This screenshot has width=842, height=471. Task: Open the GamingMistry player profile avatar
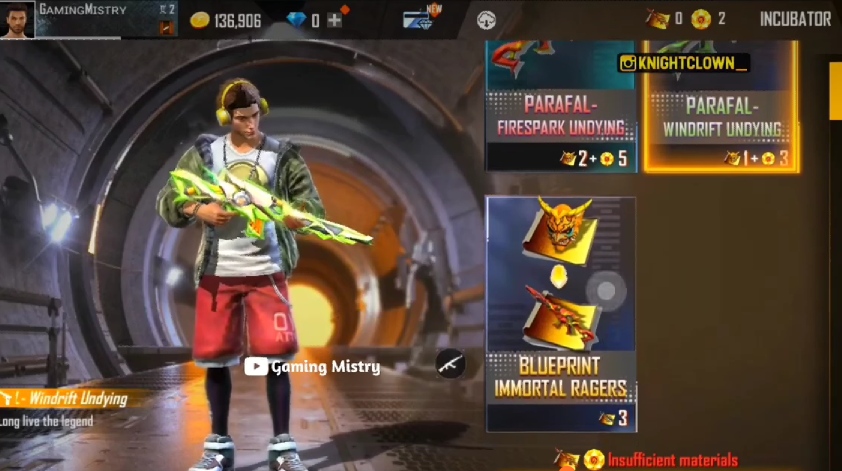click(17, 20)
